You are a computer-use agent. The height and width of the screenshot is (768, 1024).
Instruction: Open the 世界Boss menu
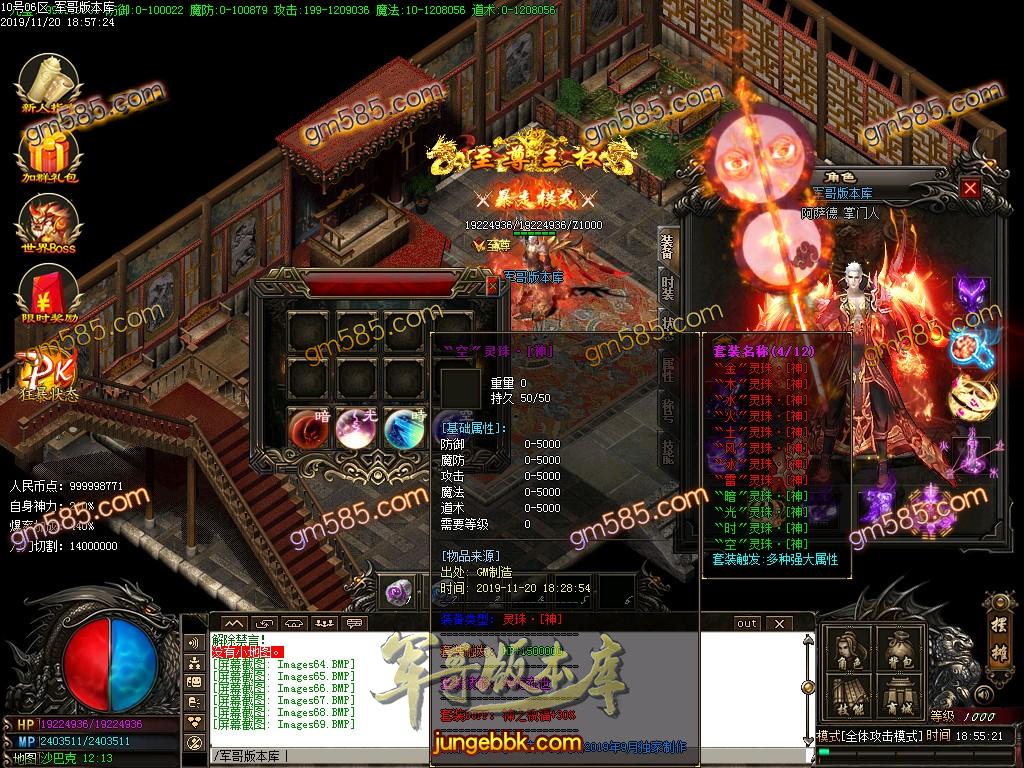pos(48,223)
